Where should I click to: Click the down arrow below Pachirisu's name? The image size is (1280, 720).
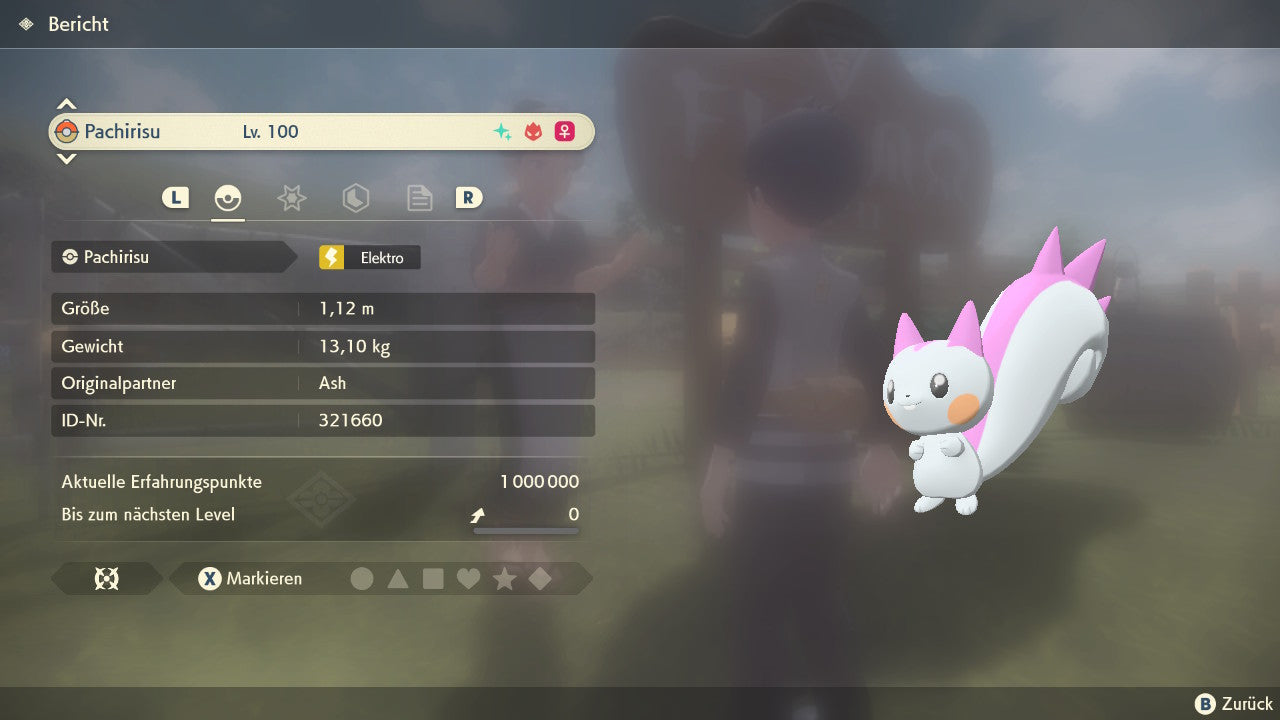pyautogui.click(x=66, y=158)
